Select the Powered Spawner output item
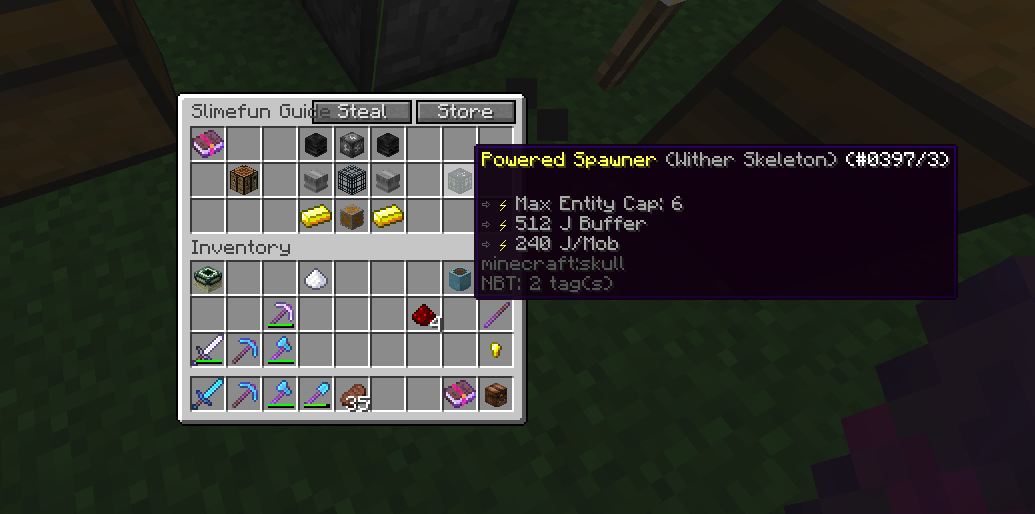Screen dimensions: 1035x514 point(460,181)
